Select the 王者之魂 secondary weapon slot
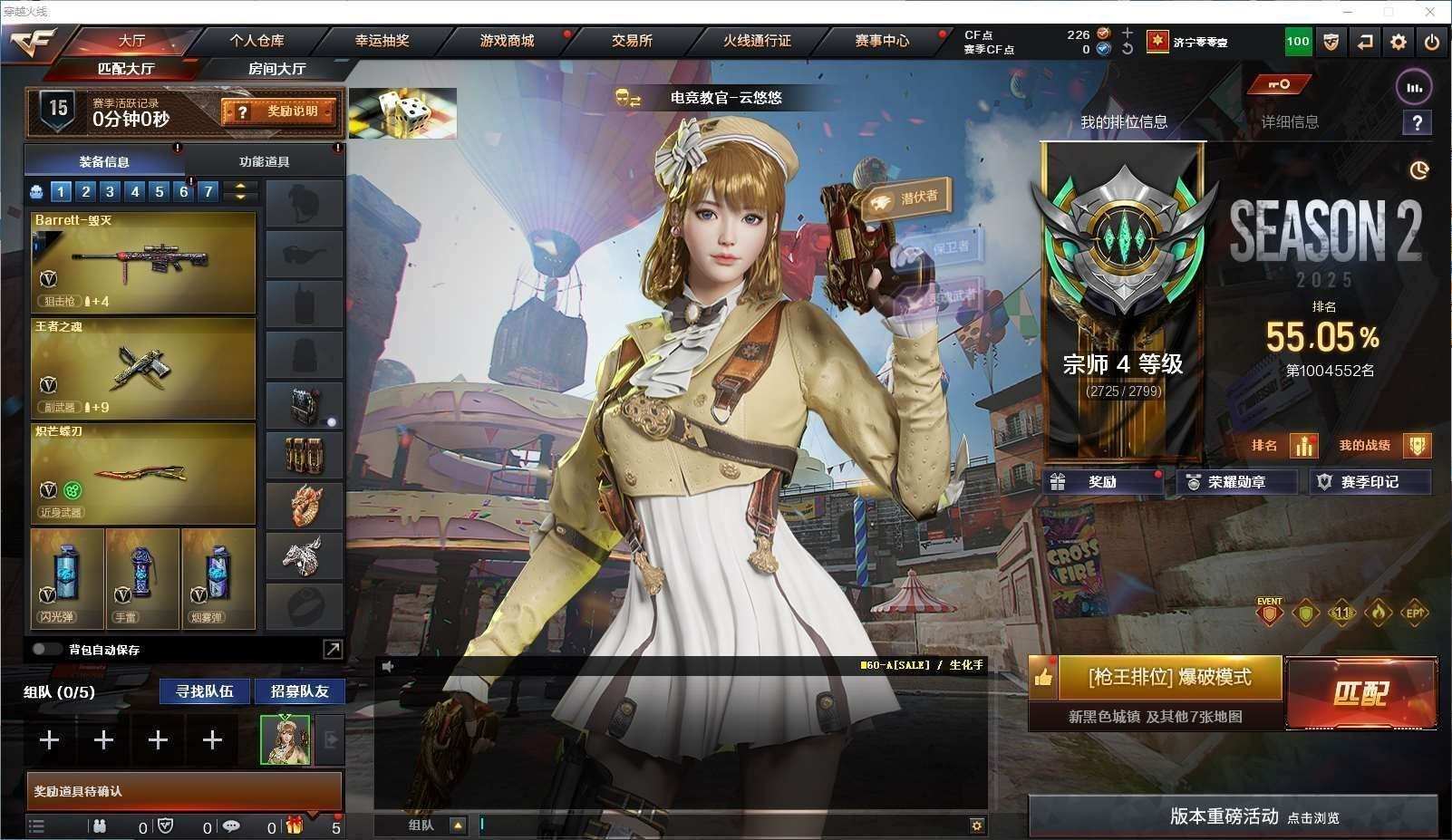This screenshot has width=1452, height=840. tap(143, 367)
